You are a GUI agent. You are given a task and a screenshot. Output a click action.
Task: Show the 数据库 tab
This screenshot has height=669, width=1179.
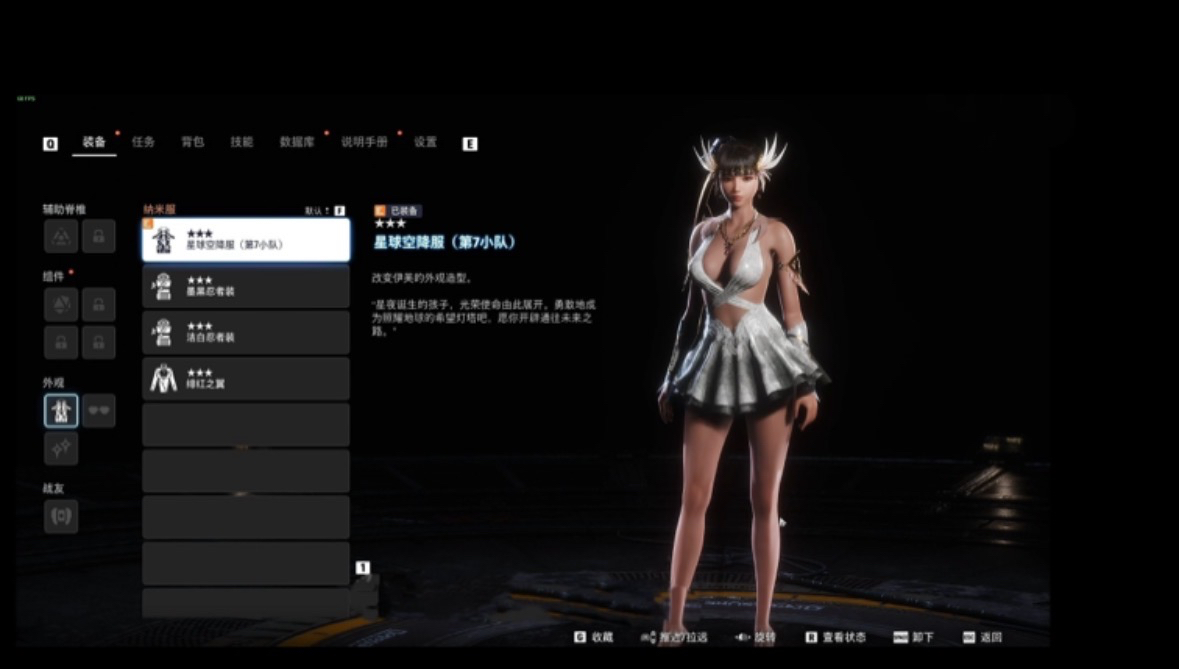[x=297, y=142]
